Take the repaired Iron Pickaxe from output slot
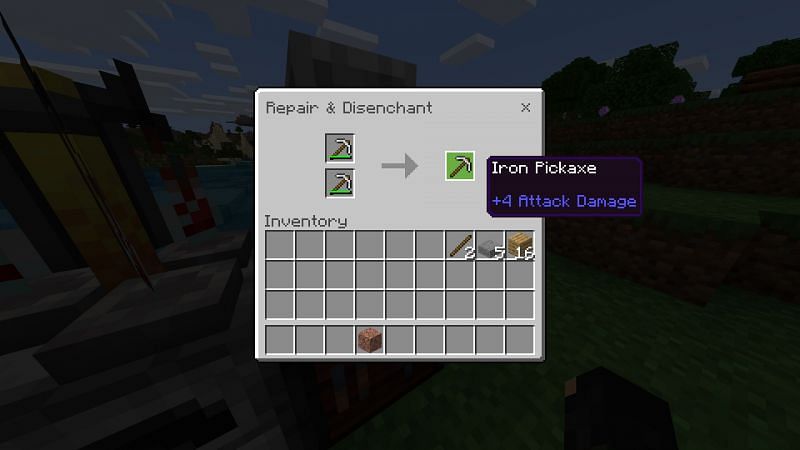 pos(460,165)
